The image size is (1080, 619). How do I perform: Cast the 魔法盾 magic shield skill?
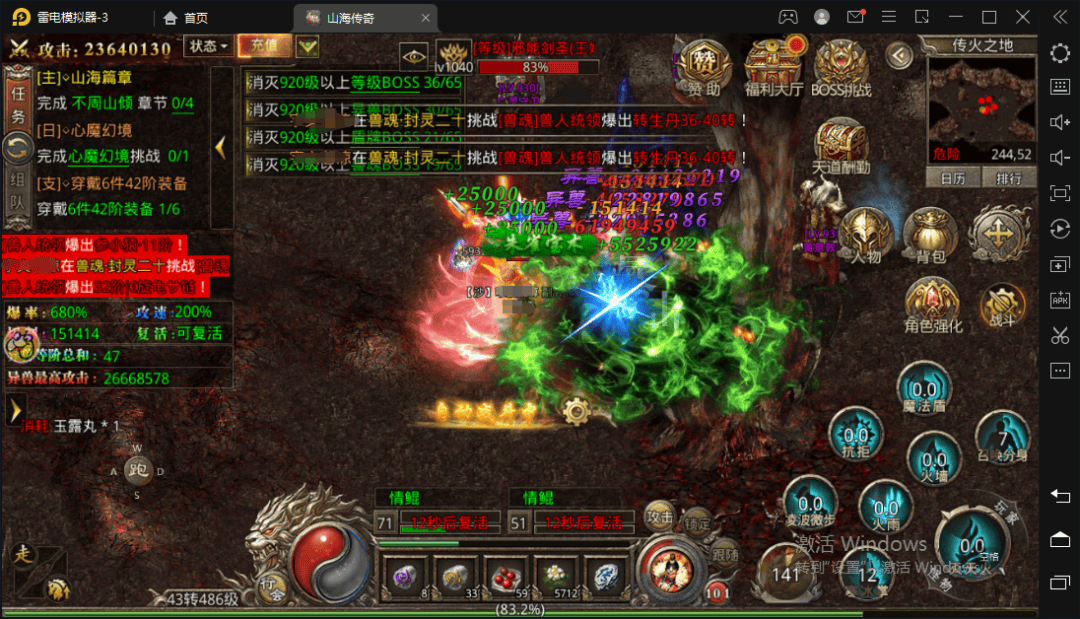point(923,391)
